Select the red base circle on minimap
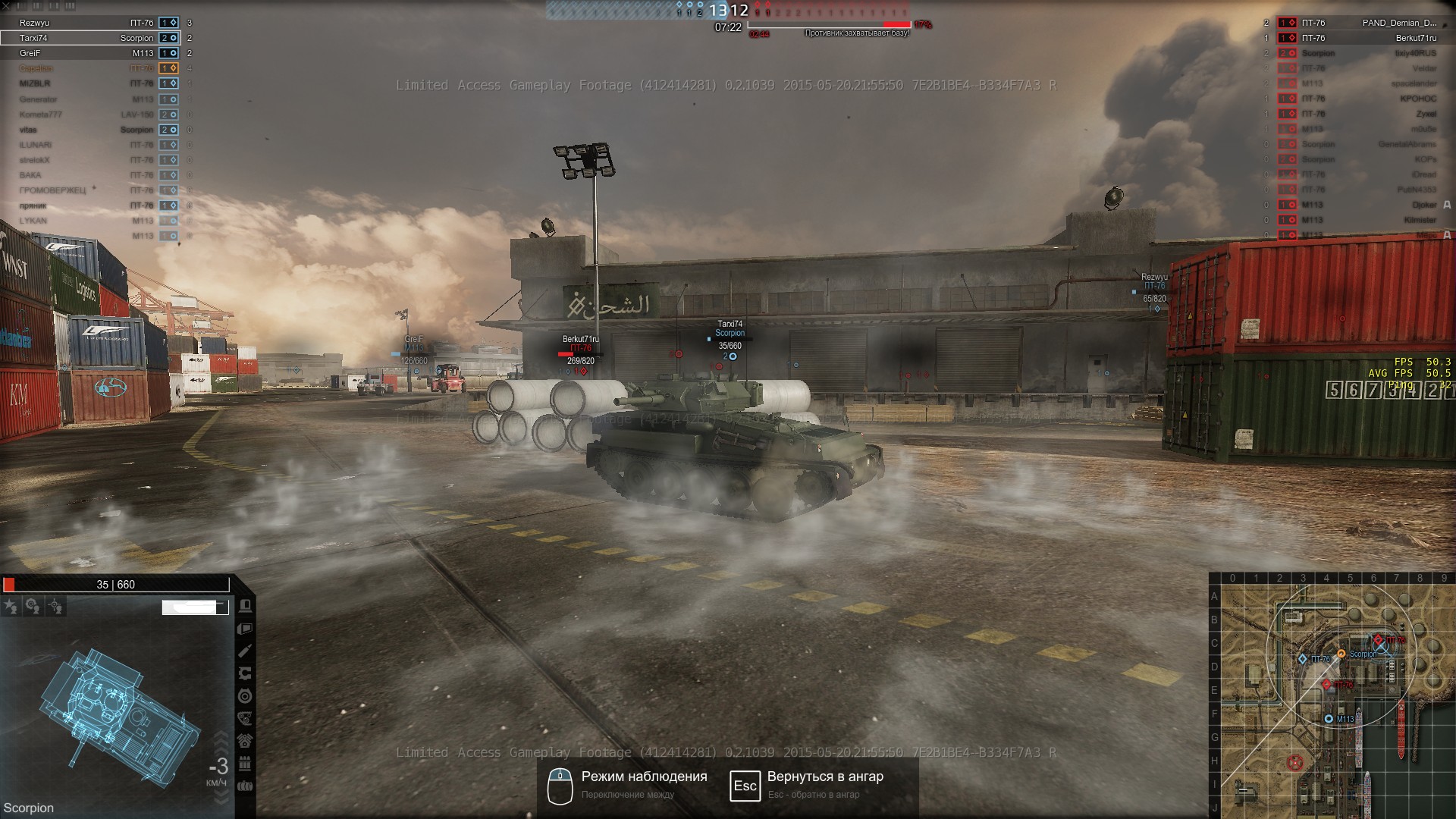Viewport: 1456px width, 819px height. point(1296,761)
